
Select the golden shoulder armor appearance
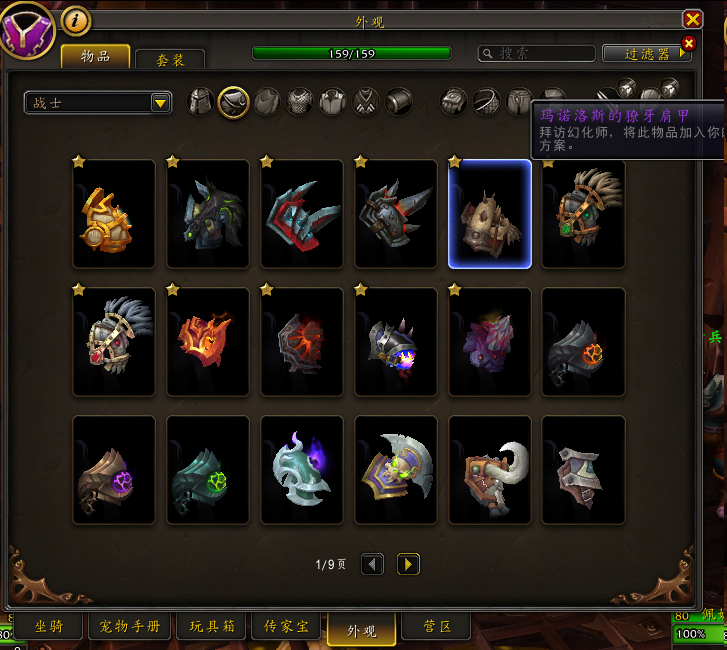114,214
